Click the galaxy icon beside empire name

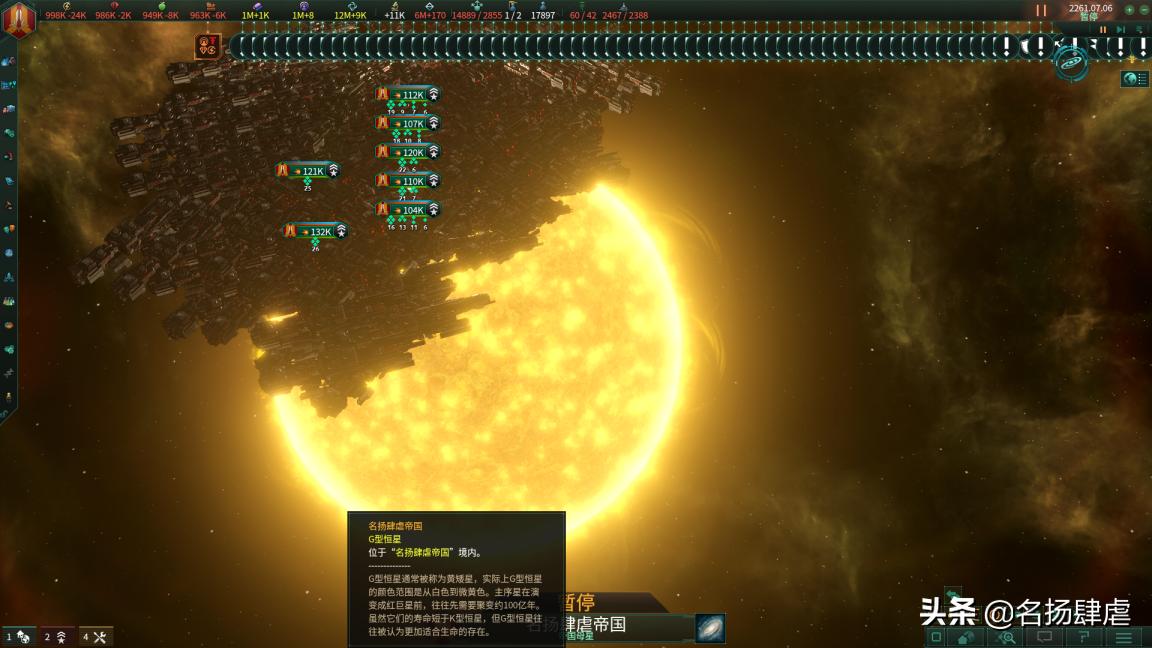pos(710,628)
